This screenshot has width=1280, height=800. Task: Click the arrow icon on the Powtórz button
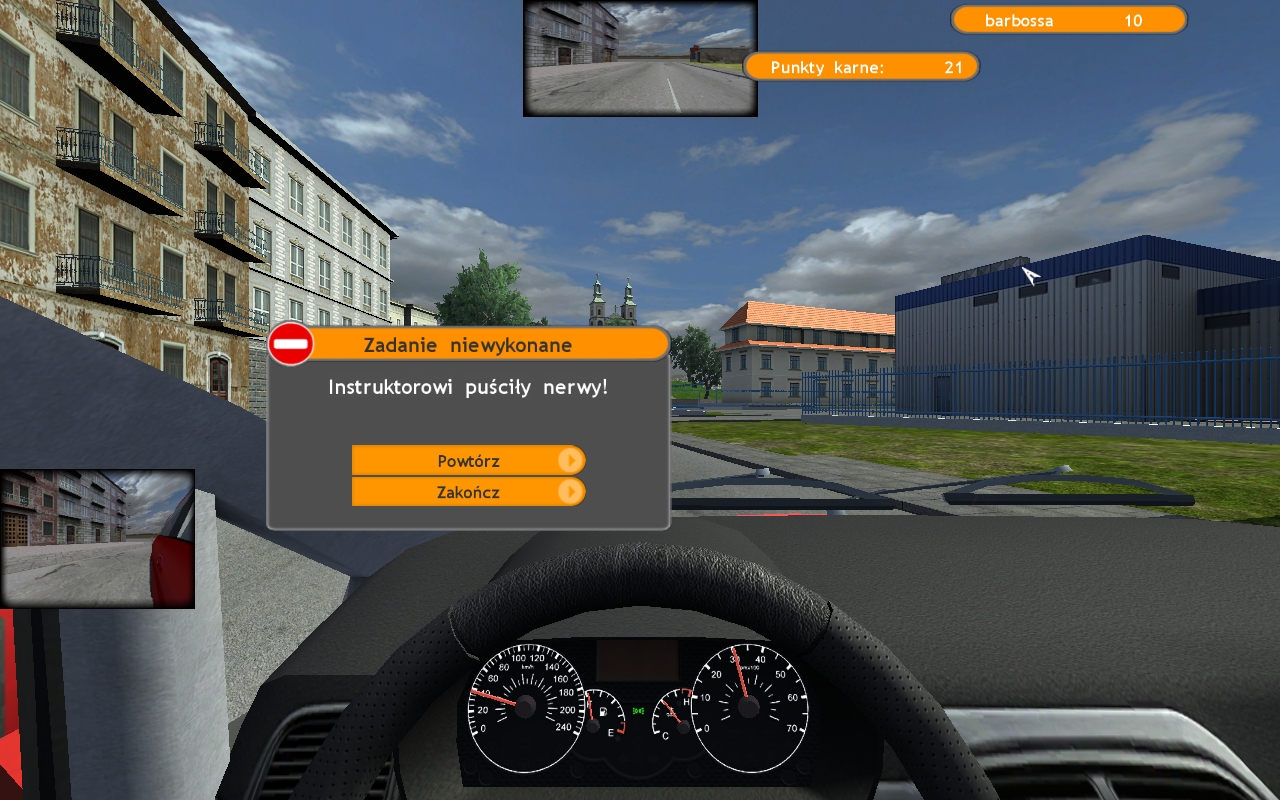pos(573,461)
